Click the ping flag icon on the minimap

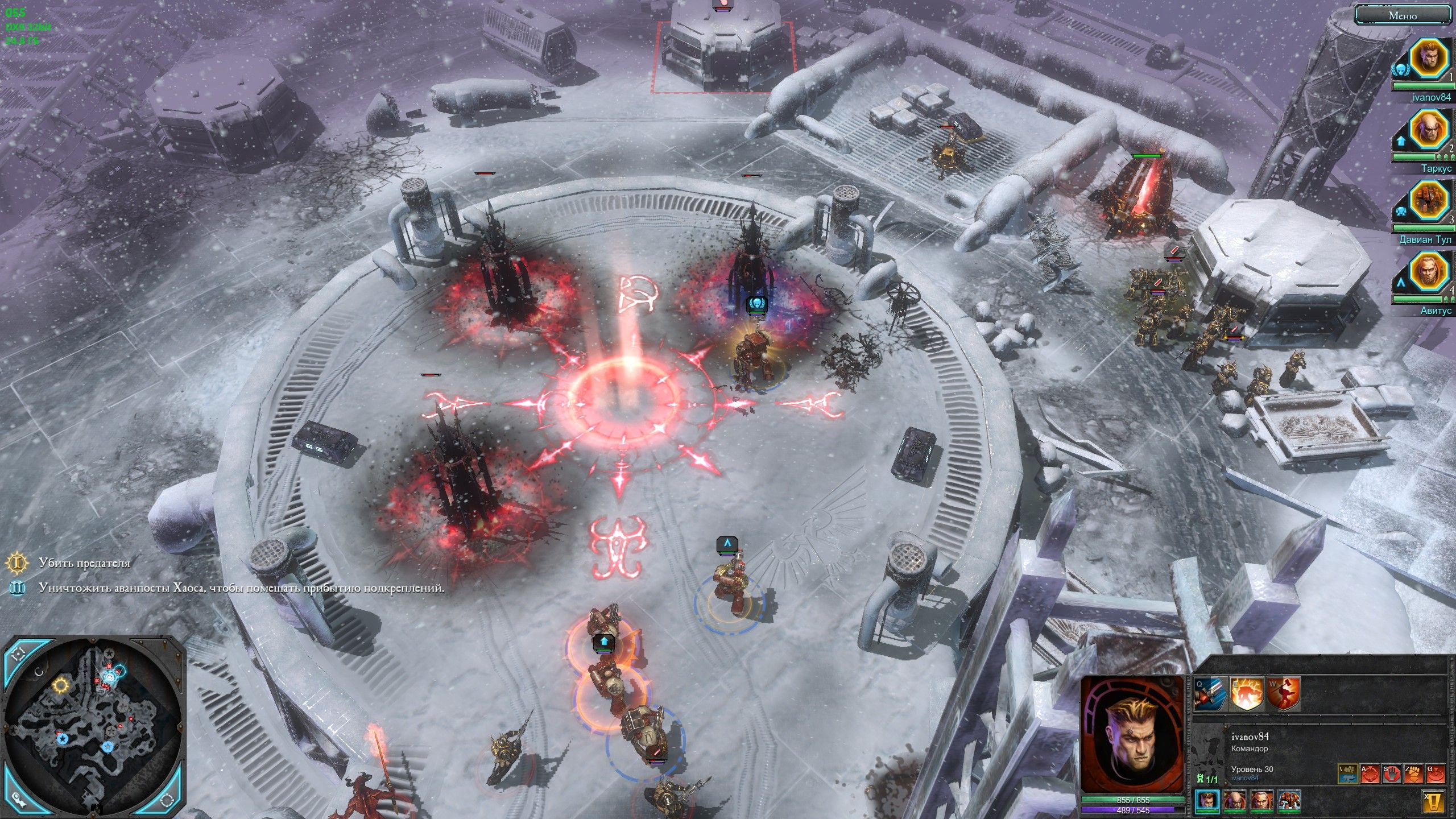point(18,800)
